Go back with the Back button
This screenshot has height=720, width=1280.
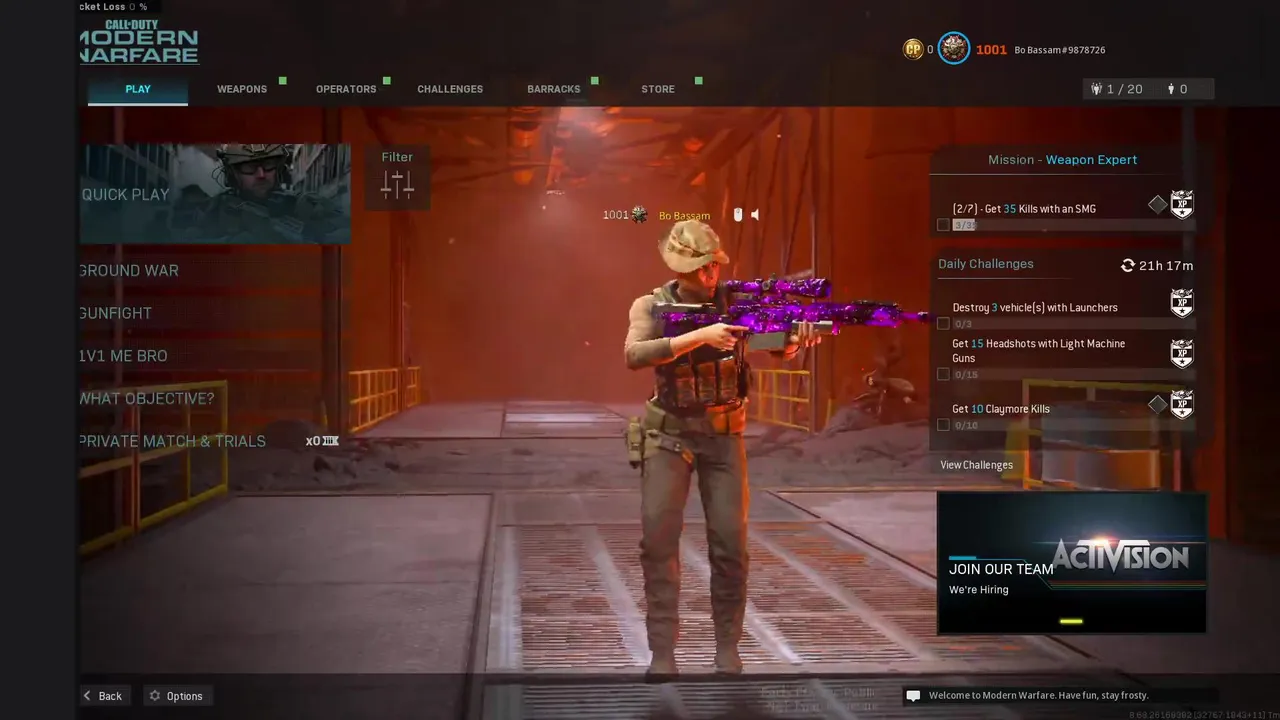pos(102,696)
